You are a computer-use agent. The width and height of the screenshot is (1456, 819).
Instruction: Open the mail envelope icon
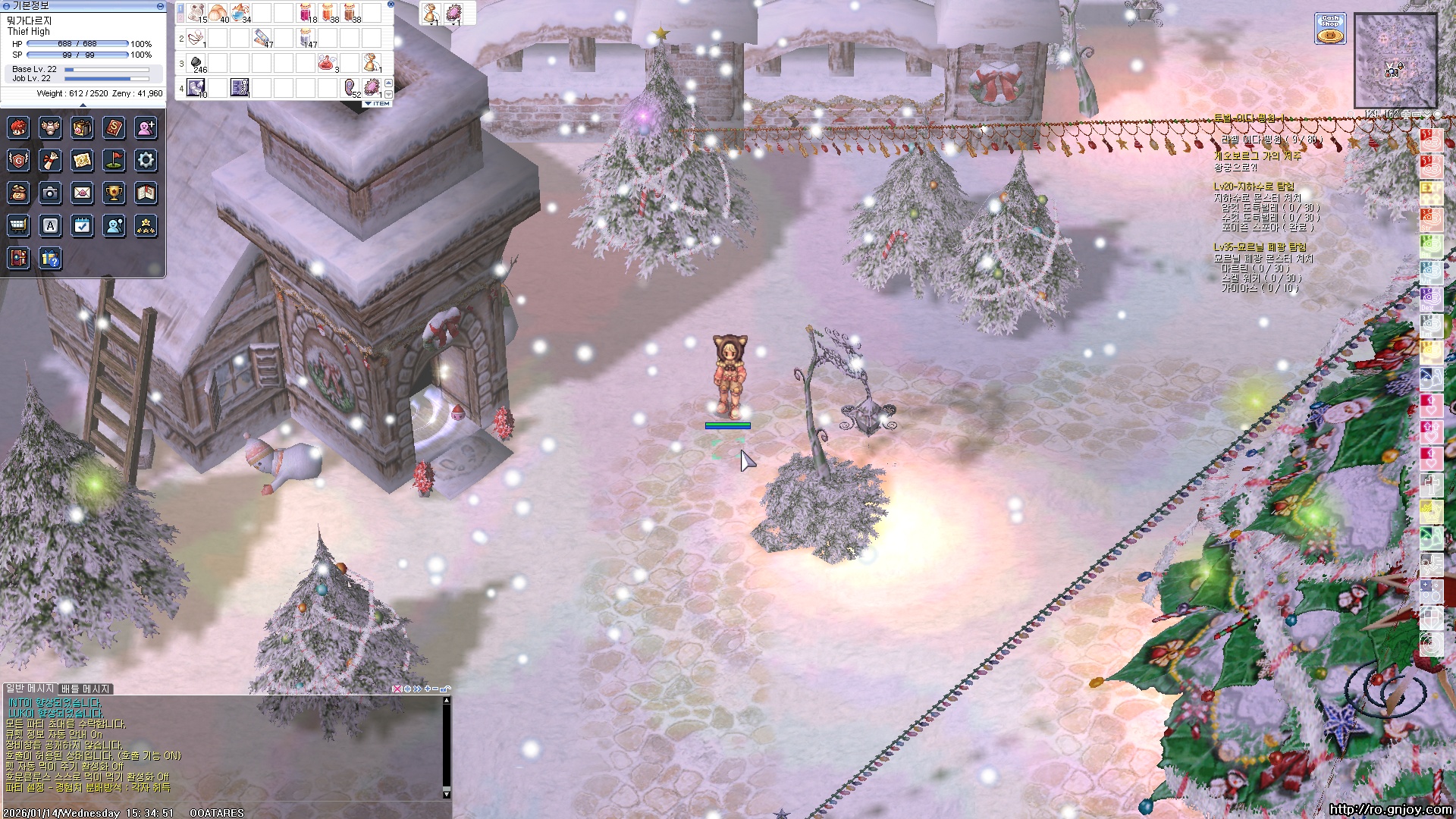click(x=82, y=193)
